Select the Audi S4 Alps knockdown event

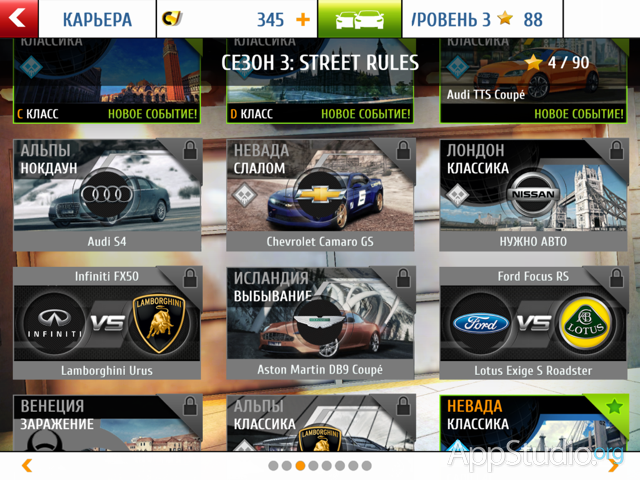point(107,195)
